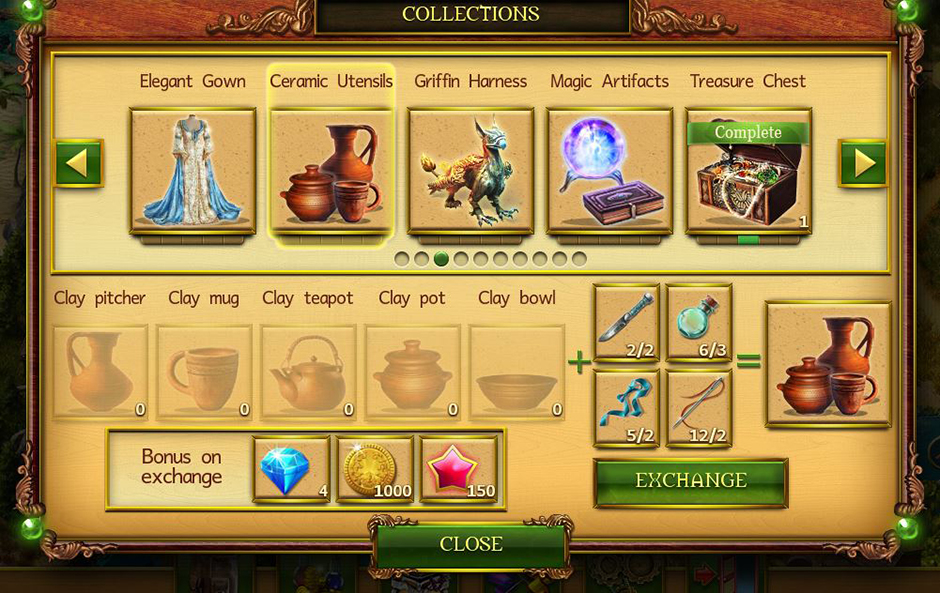Viewport: 940px width, 593px height.
Task: Exchange the Ceramic Utensils collection
Action: coord(691,481)
